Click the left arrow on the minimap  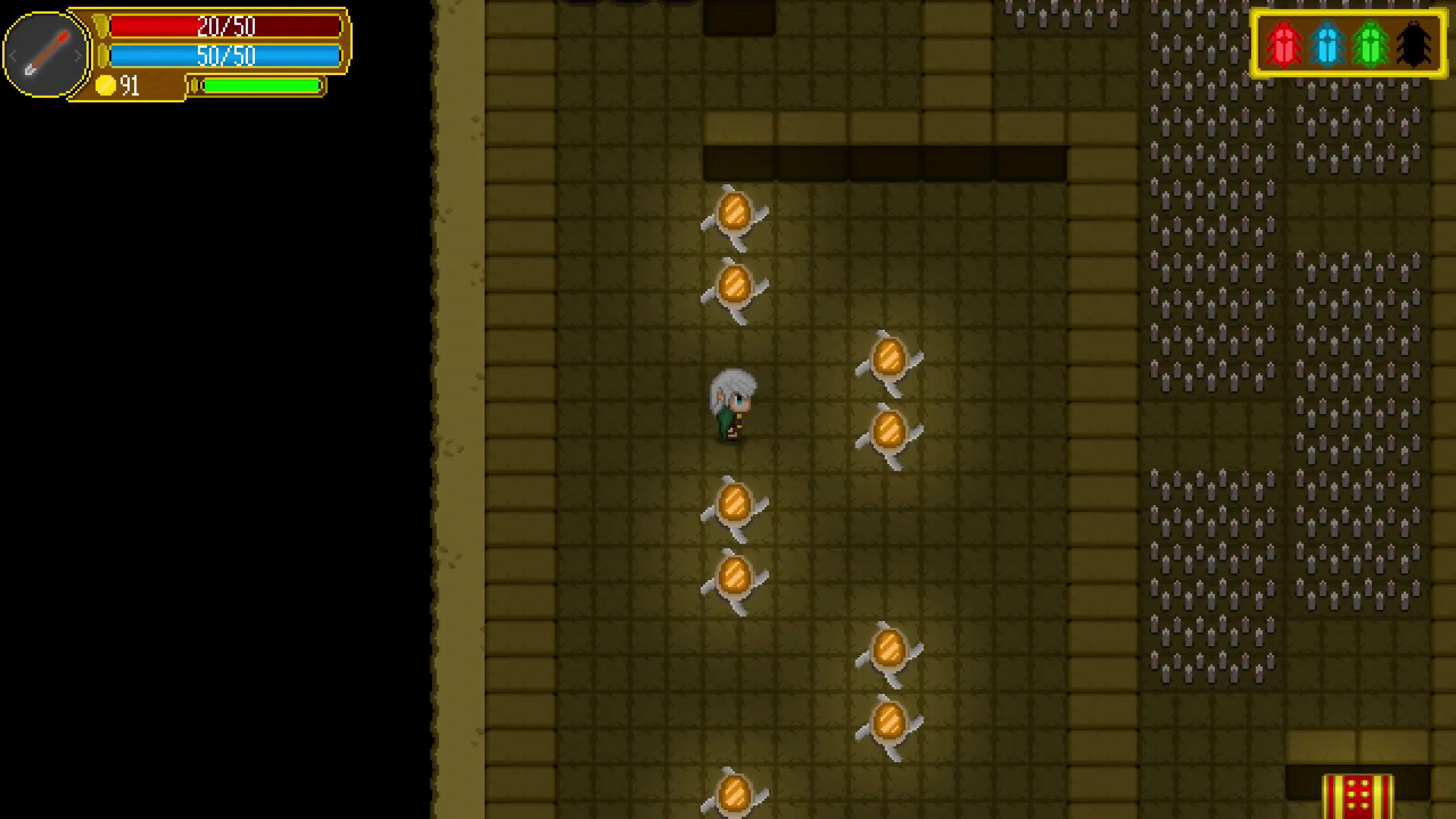click(13, 55)
